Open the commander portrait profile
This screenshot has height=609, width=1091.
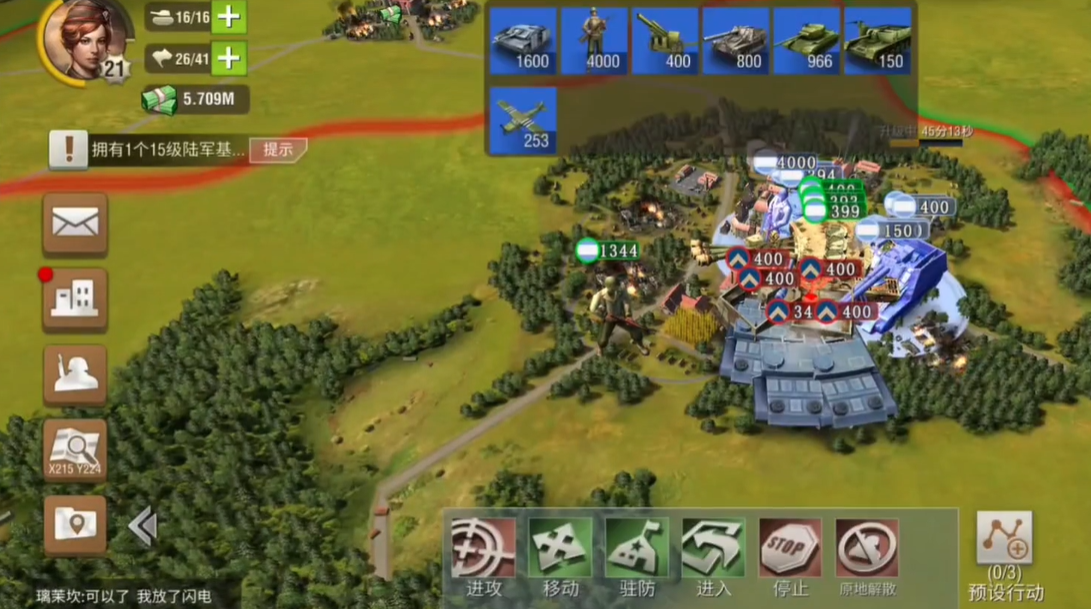click(x=84, y=40)
